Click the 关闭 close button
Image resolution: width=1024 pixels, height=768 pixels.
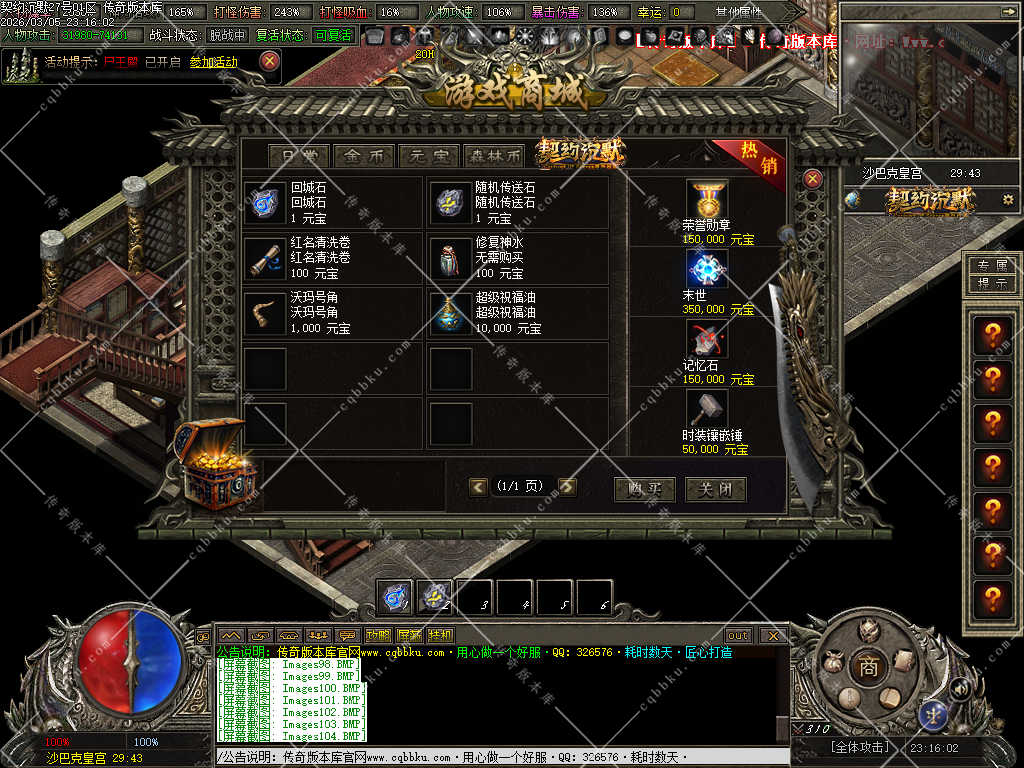point(715,489)
